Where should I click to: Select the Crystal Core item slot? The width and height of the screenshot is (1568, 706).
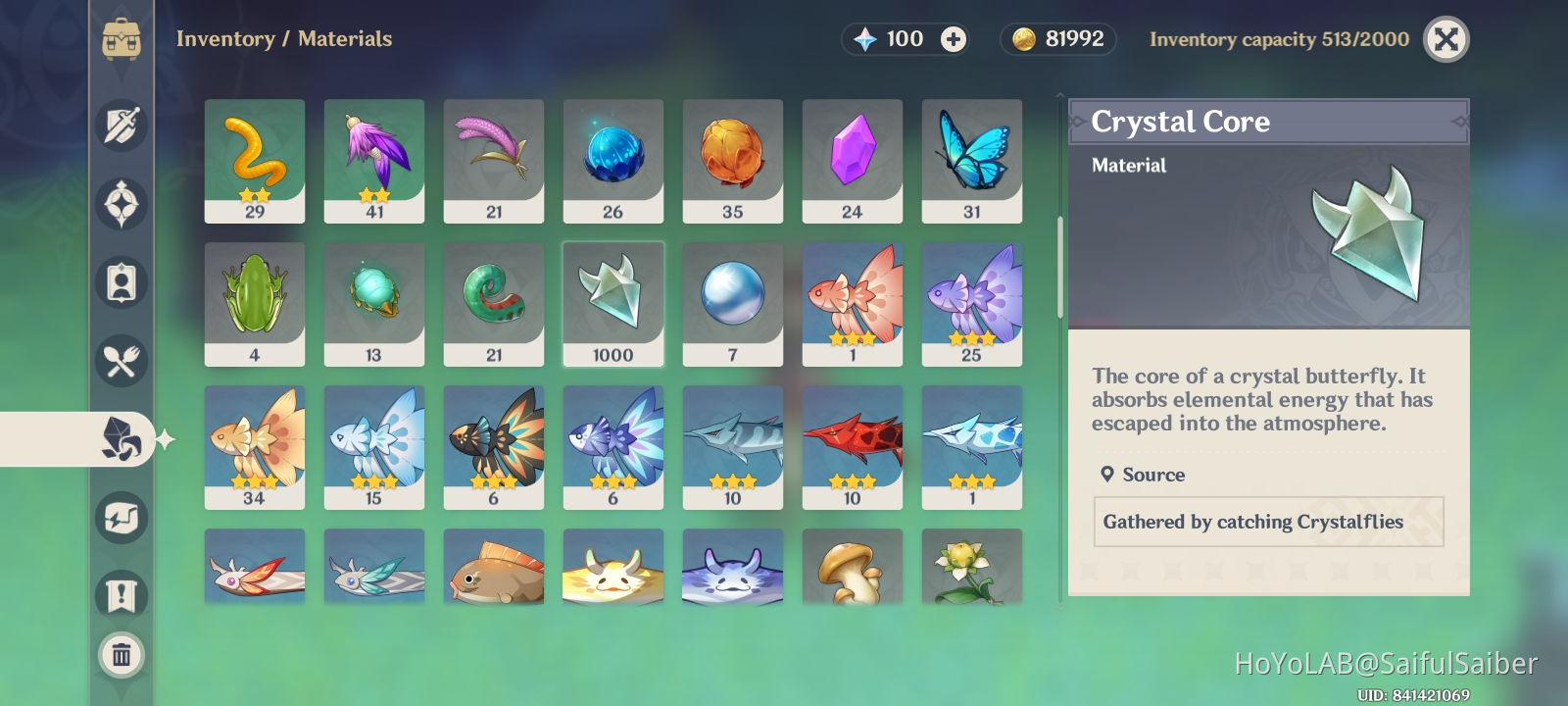(x=613, y=304)
